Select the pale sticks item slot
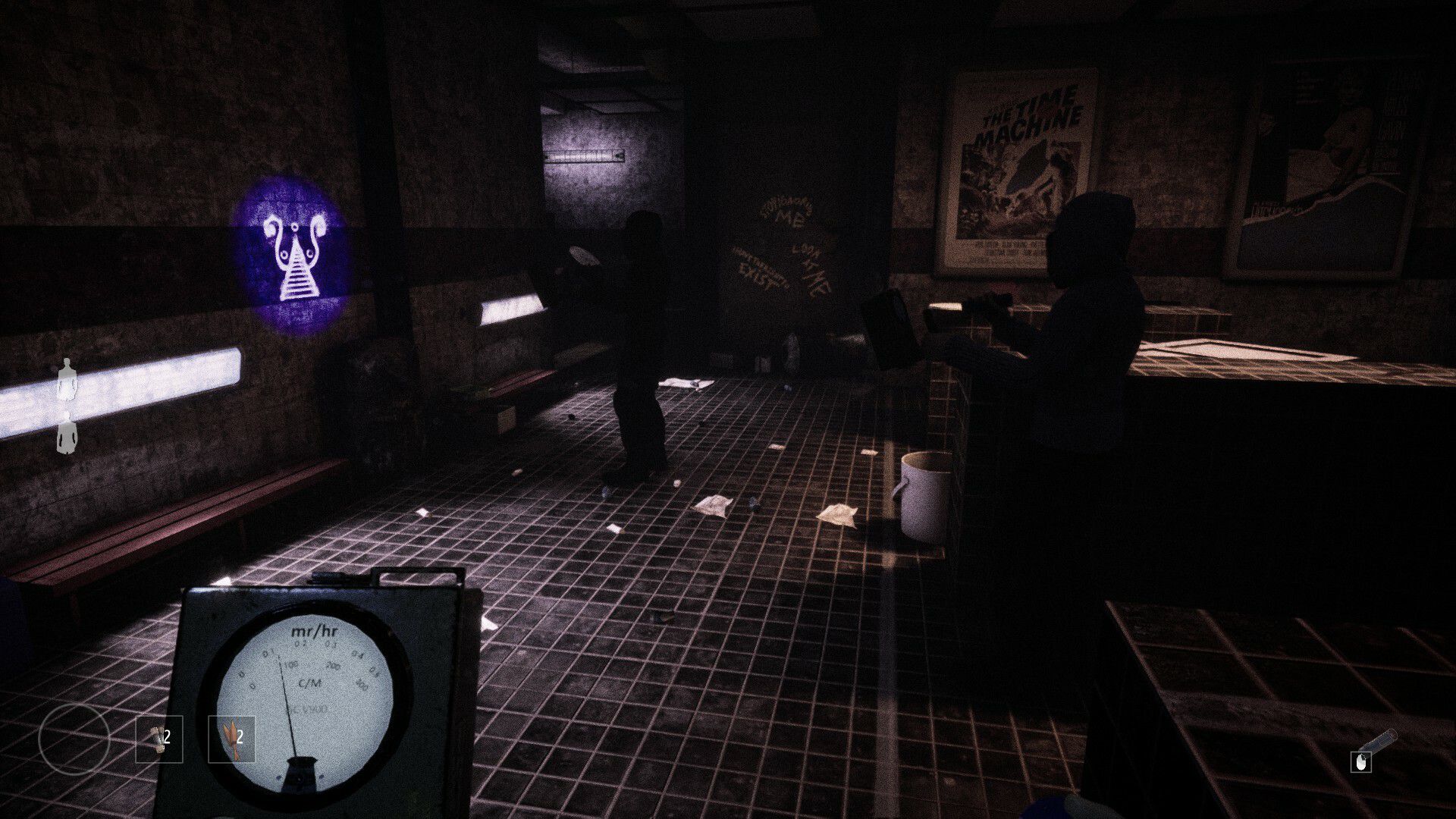The height and width of the screenshot is (819, 1456). click(x=158, y=739)
